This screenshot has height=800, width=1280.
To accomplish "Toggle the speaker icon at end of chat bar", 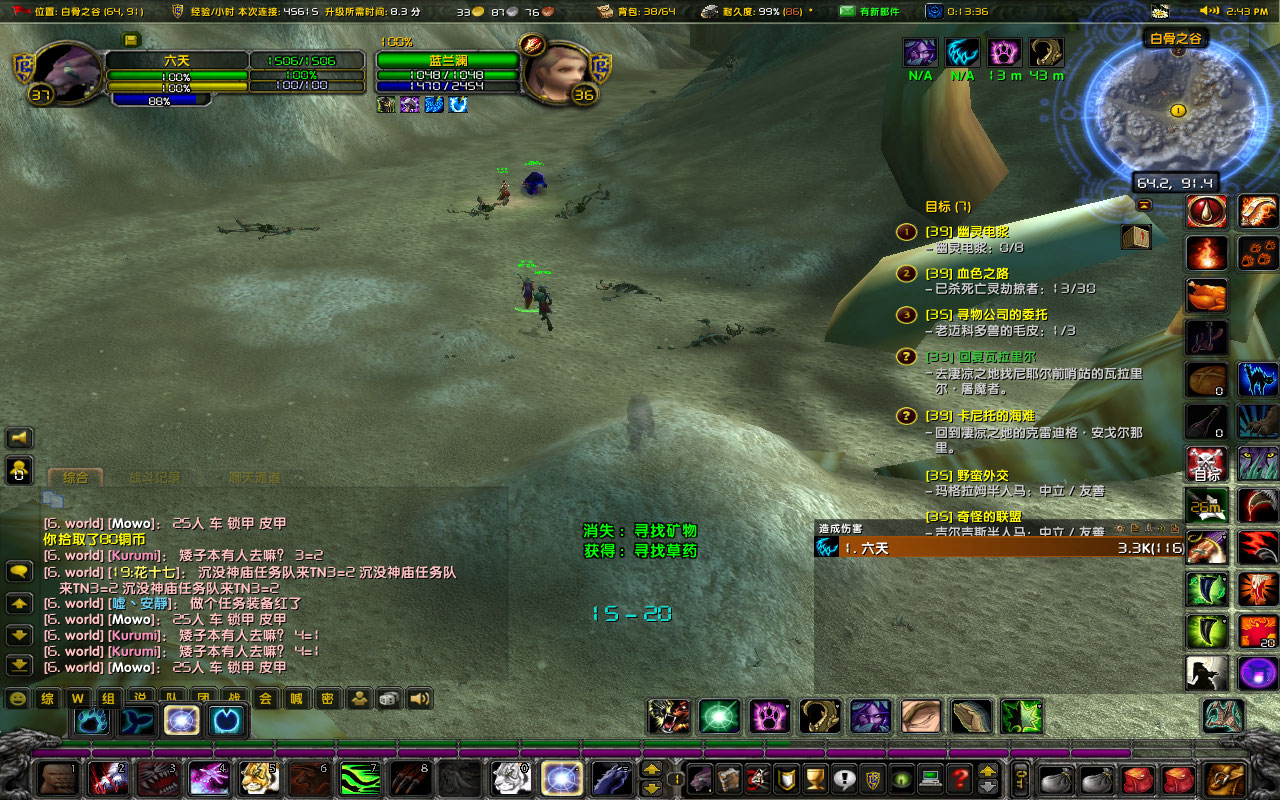I will [418, 699].
